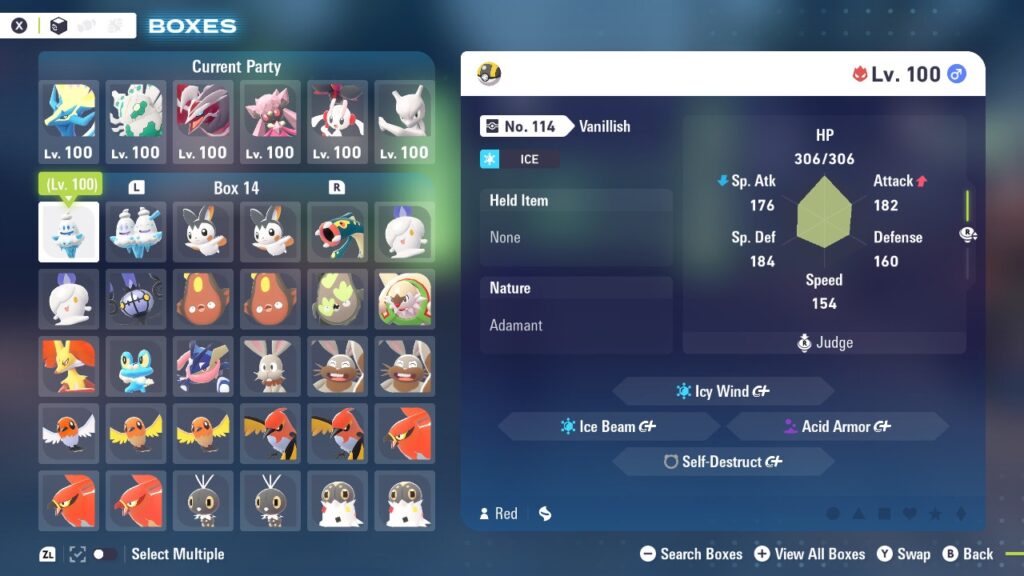Toggle the Select Multiple switch
Image resolution: width=1024 pixels, height=576 pixels.
104,554
